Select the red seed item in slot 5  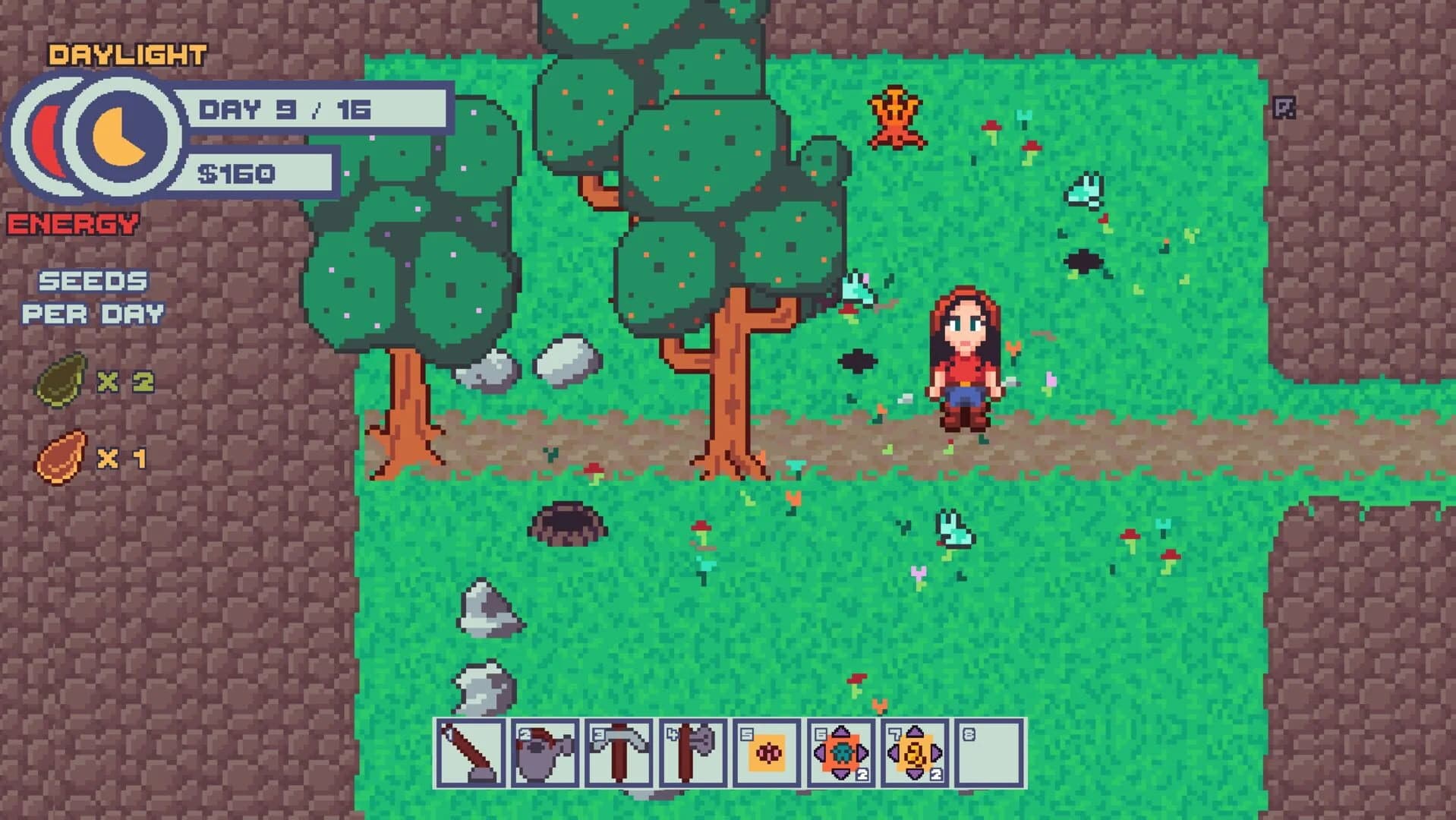point(767,754)
